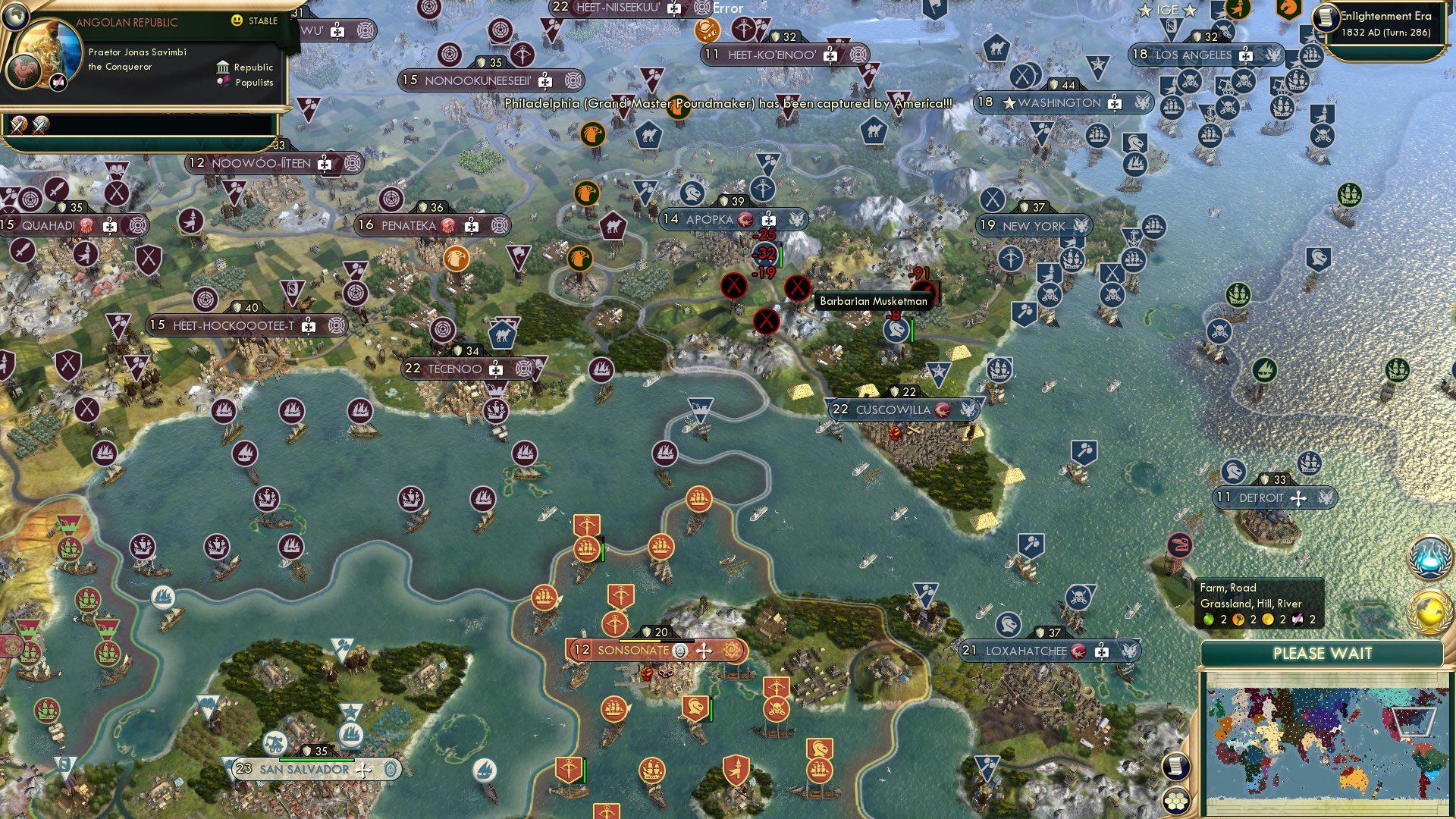This screenshot has width=1456, height=819.
Task: Click the world minimap
Action: [x=1323, y=743]
